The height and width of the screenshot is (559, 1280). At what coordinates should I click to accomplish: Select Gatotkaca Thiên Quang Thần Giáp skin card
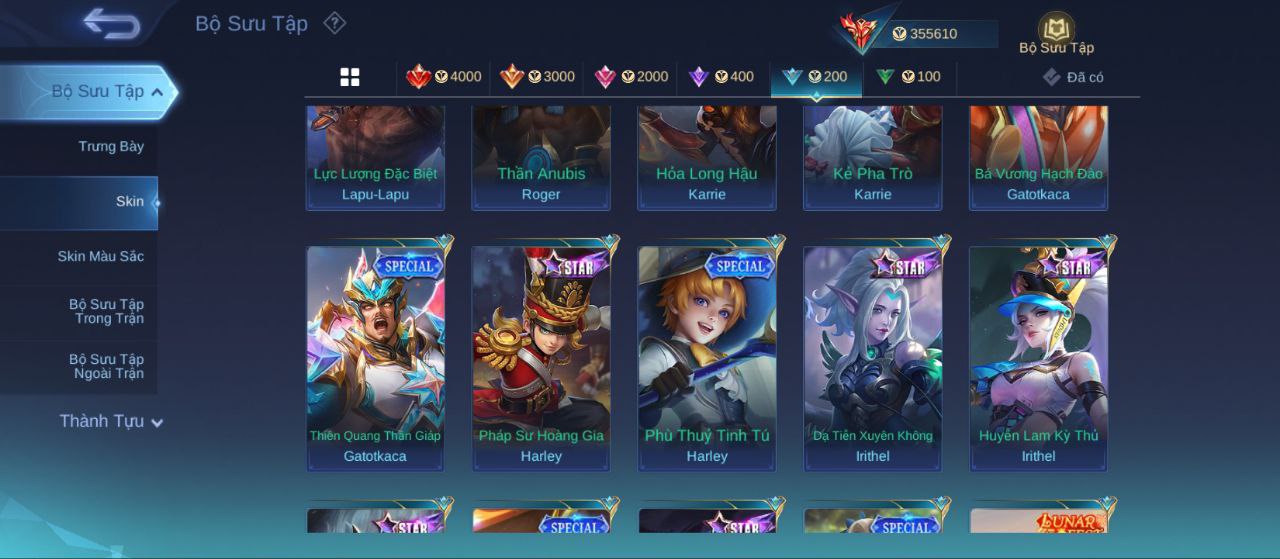click(376, 358)
